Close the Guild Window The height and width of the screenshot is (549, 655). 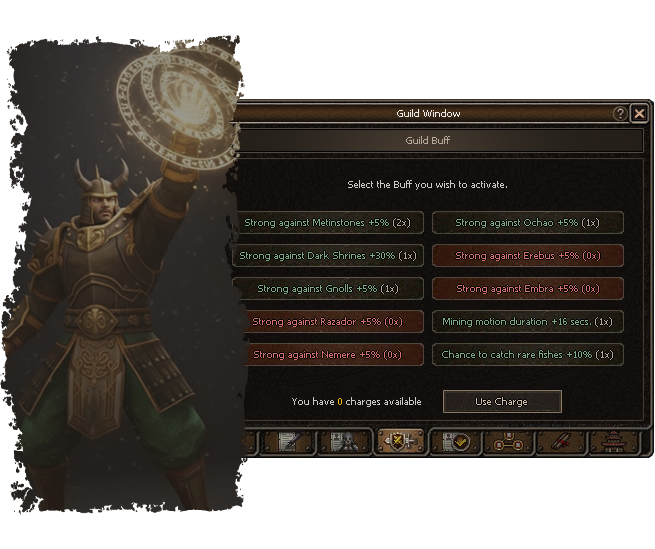640,114
